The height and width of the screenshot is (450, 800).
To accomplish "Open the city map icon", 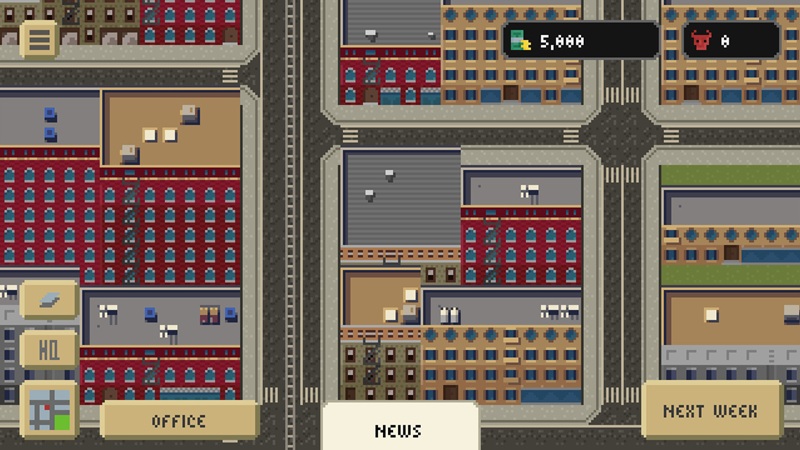I will point(49,409).
